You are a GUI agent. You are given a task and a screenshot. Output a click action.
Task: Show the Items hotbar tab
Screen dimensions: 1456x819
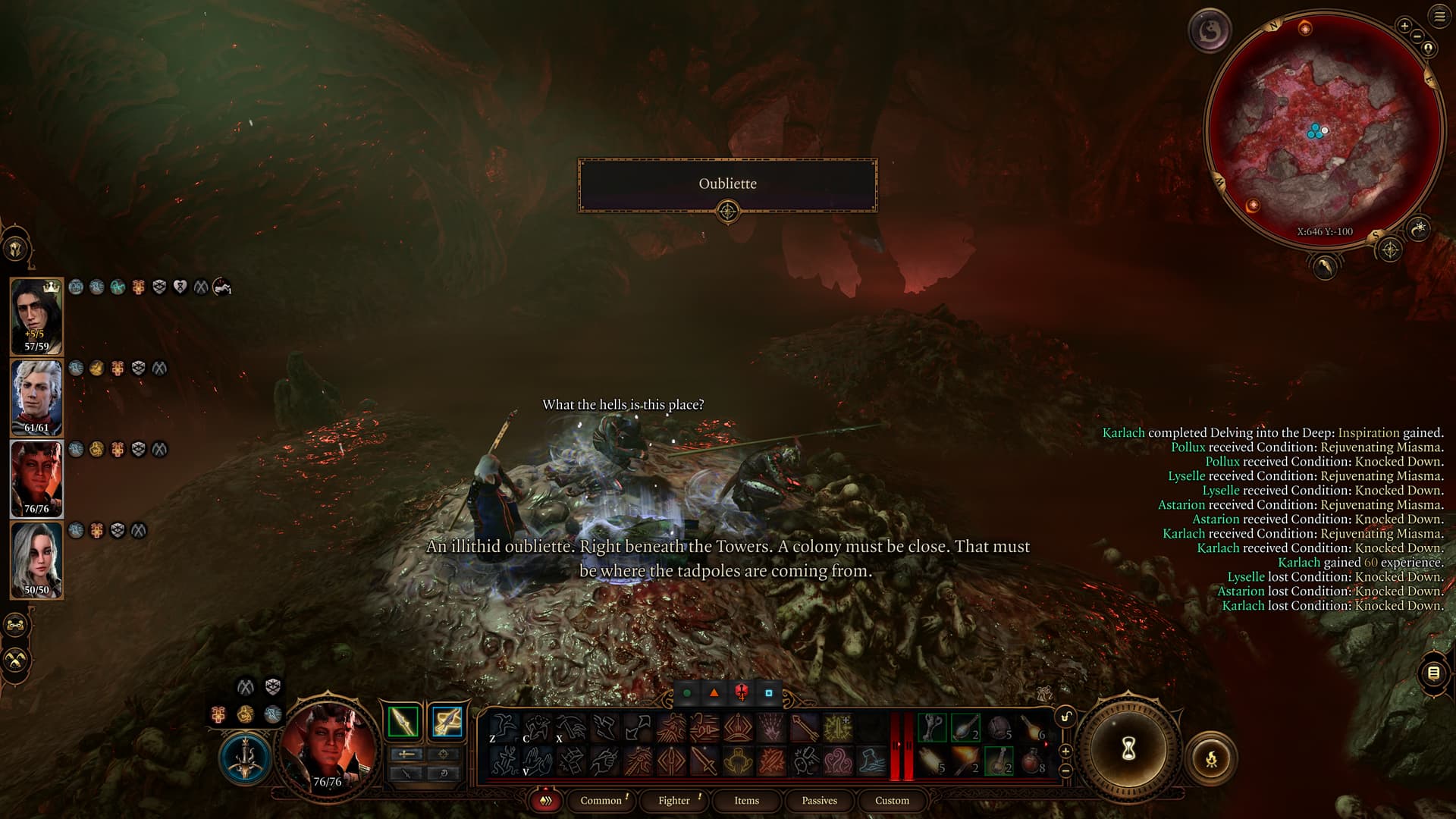tap(746, 800)
